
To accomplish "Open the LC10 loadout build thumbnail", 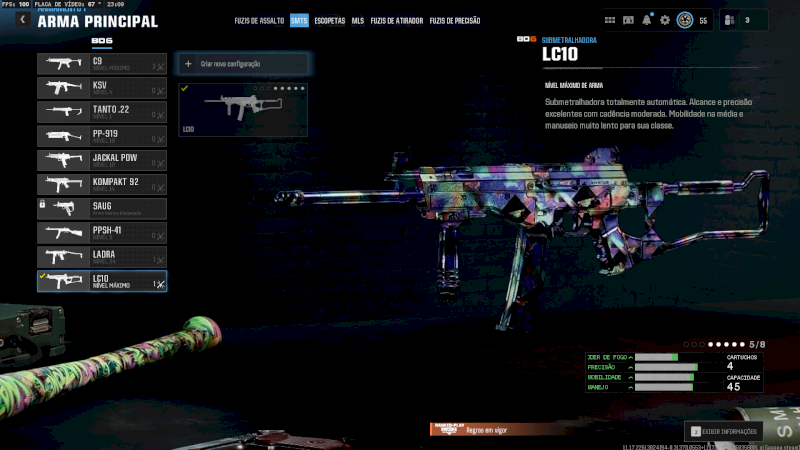I will tap(243, 110).
